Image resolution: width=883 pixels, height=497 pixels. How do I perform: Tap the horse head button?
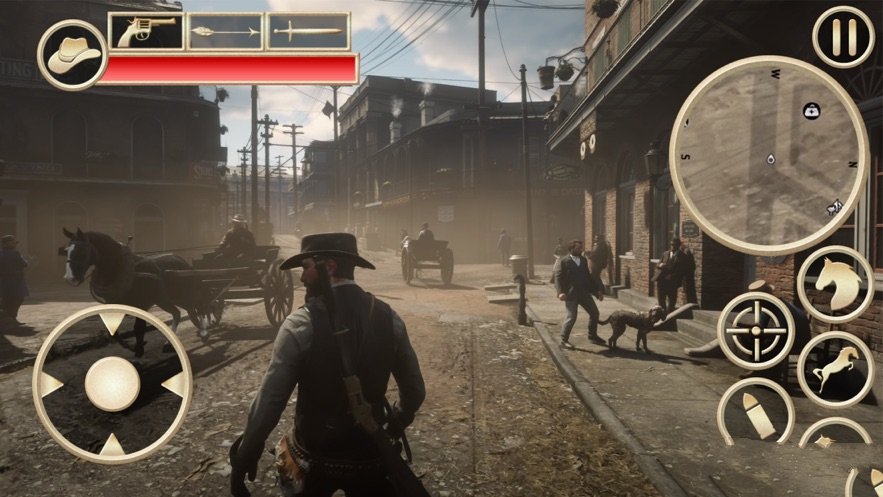(836, 284)
